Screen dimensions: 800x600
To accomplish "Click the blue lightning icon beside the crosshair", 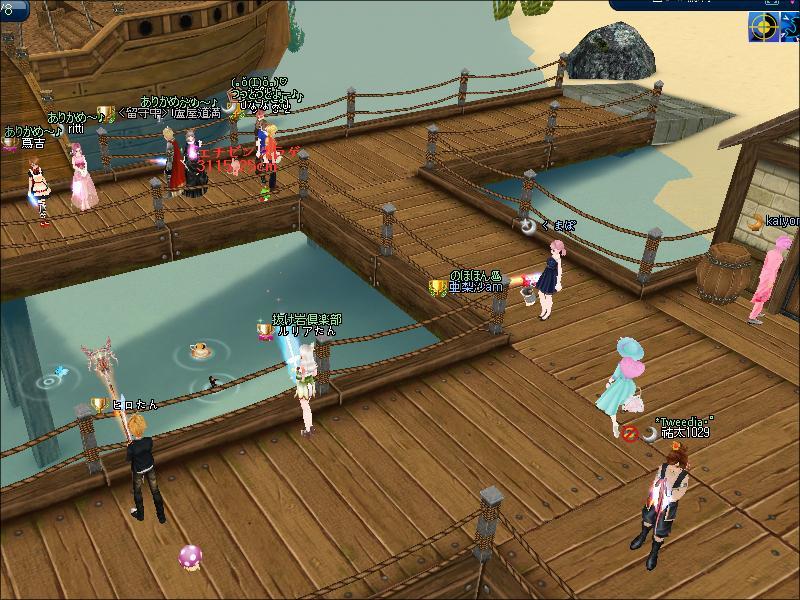I will pyautogui.click(x=791, y=28).
